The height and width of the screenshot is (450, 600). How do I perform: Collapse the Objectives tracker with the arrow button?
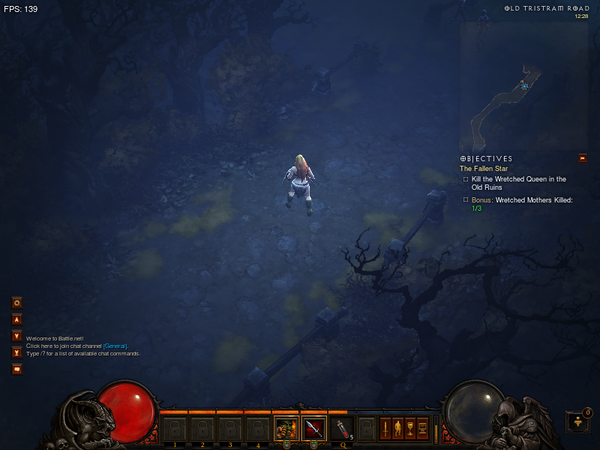click(582, 158)
